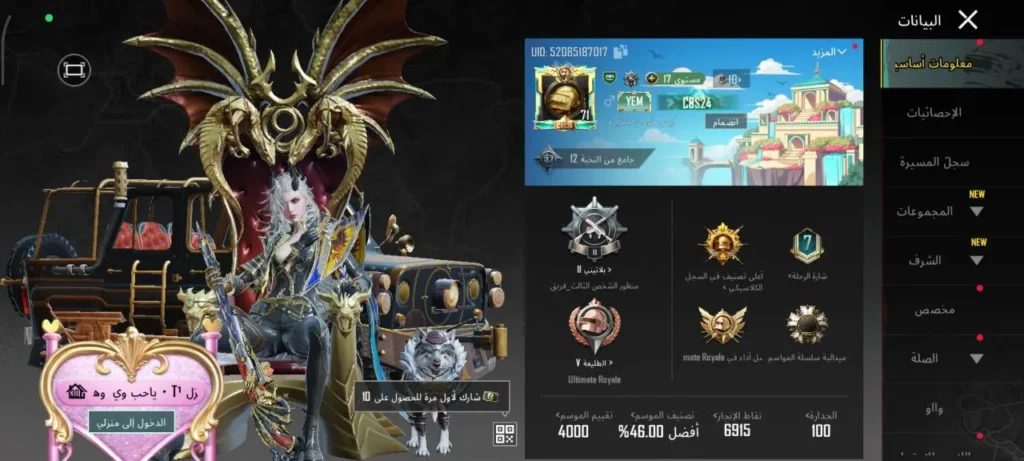Open the QR code share icon

click(504, 433)
